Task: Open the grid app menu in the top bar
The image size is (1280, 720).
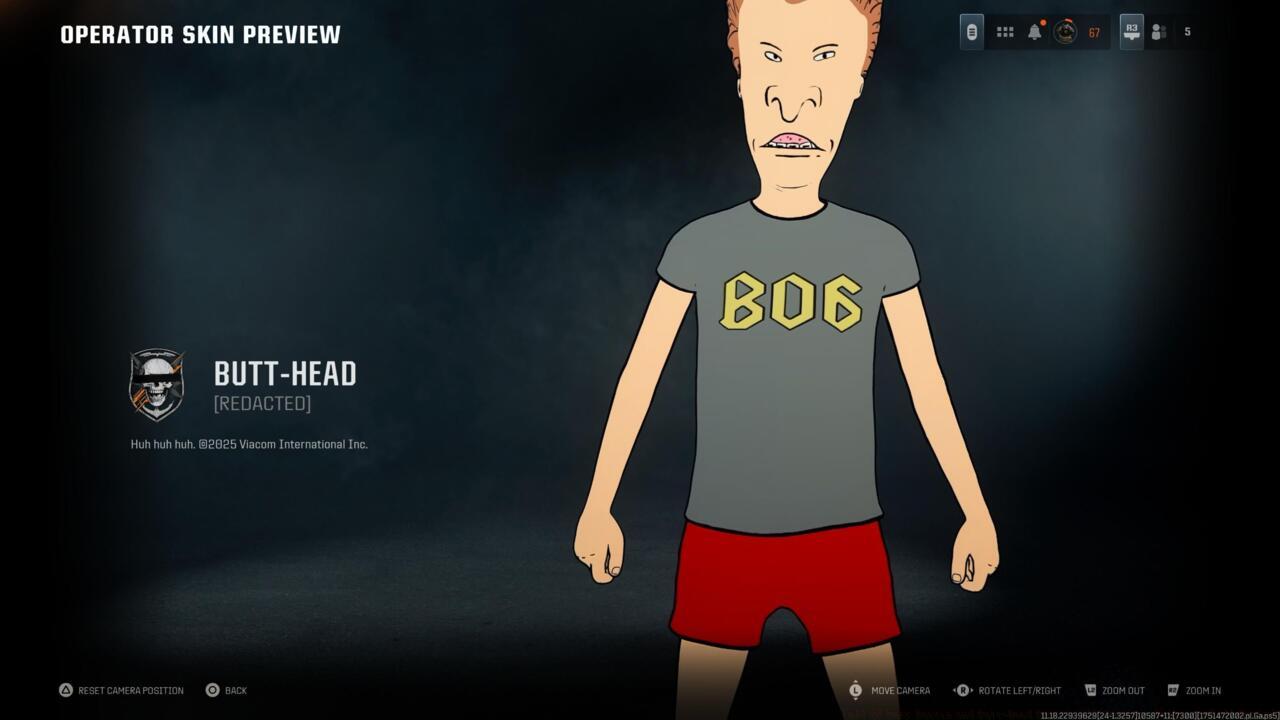Action: 1004,31
